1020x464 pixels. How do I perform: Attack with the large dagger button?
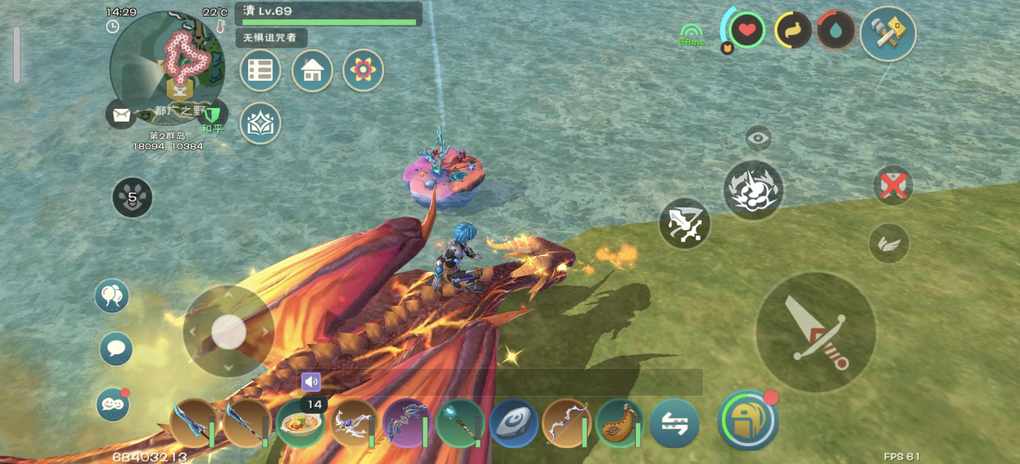tap(815, 331)
